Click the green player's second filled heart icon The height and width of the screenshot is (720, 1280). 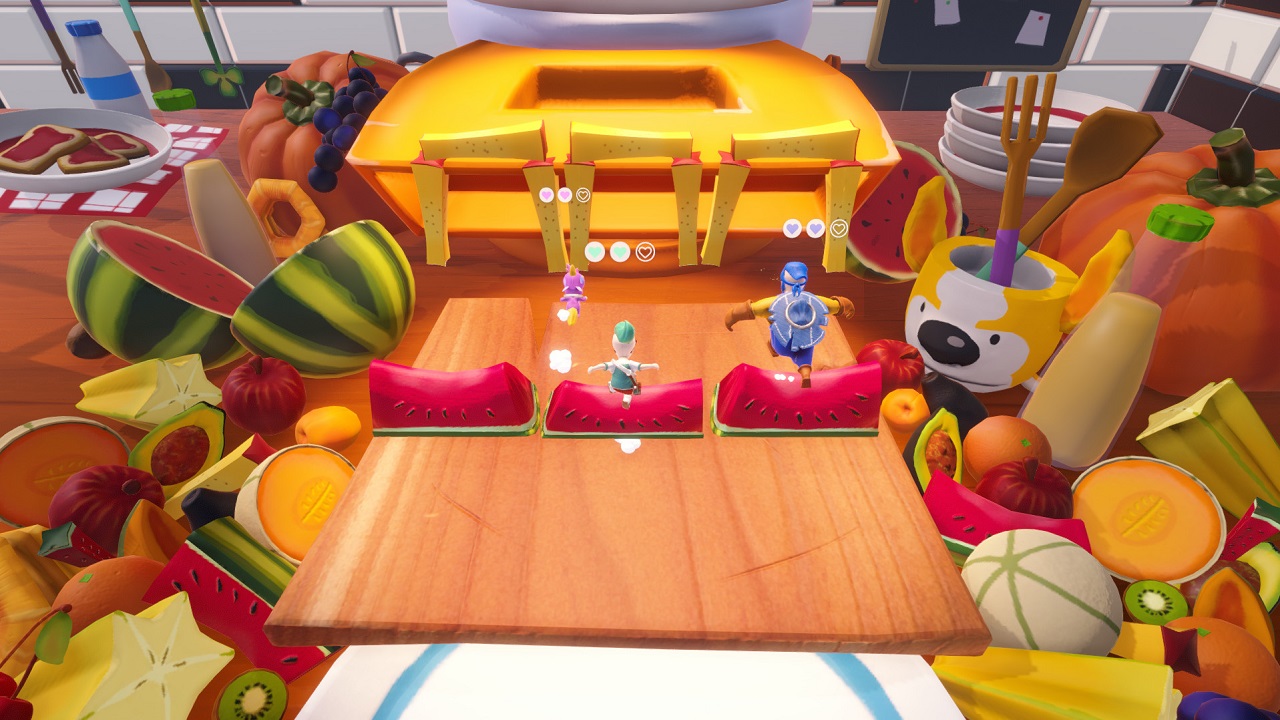[x=620, y=251]
